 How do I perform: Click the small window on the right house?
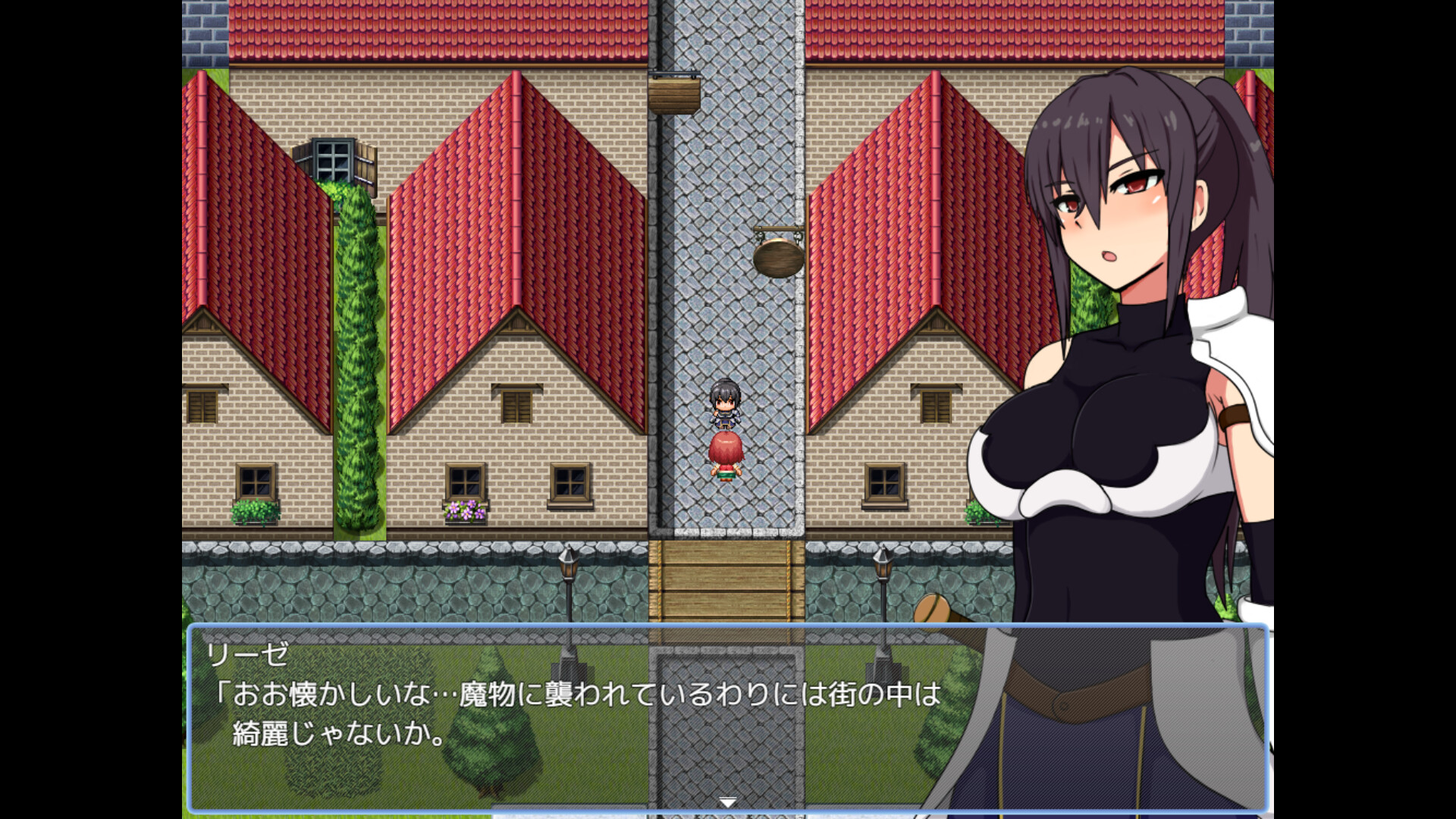click(x=883, y=482)
